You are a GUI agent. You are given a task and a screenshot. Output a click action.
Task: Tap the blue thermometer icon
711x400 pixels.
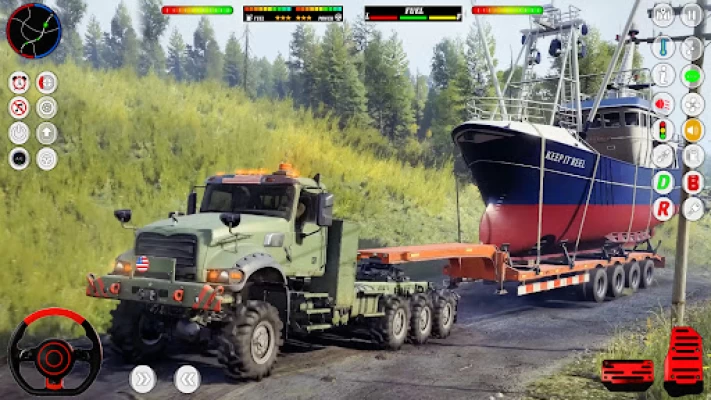(662, 47)
